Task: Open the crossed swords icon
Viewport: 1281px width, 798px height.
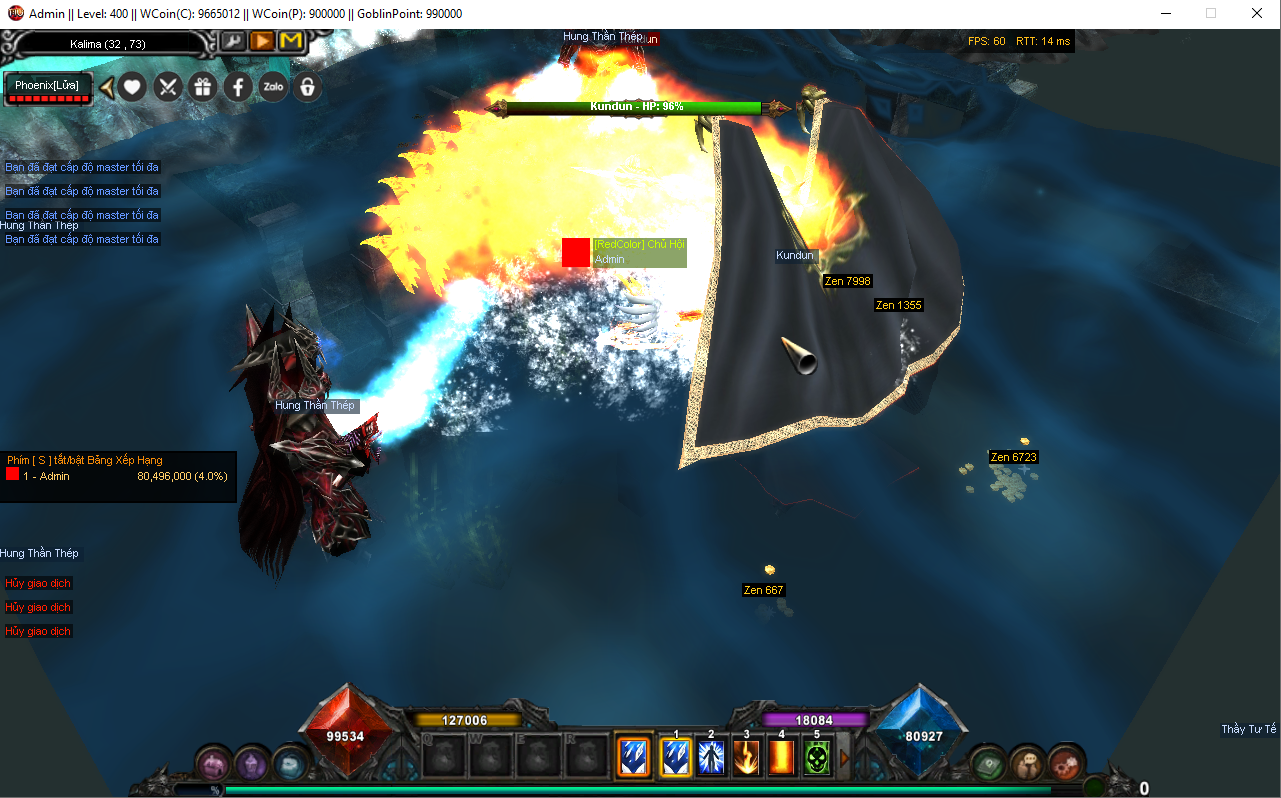Action: 167,87
